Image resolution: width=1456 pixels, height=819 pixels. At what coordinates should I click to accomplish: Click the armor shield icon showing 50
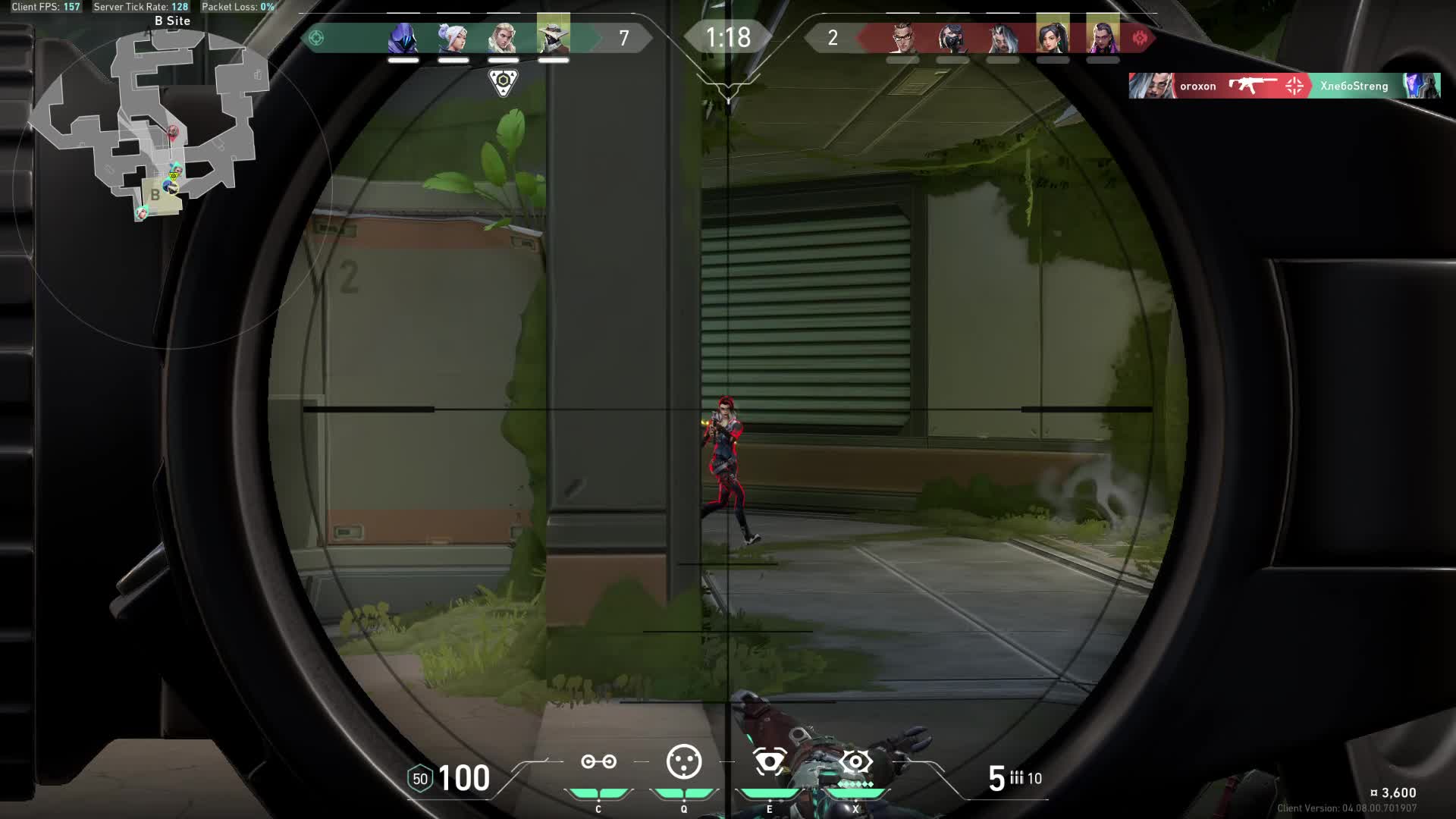pos(419,779)
